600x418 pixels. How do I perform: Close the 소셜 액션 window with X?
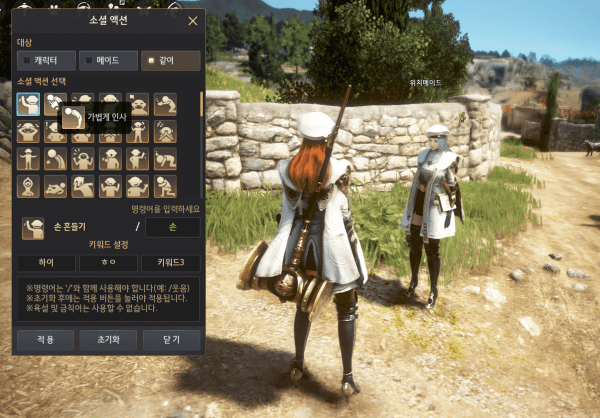[x=192, y=20]
